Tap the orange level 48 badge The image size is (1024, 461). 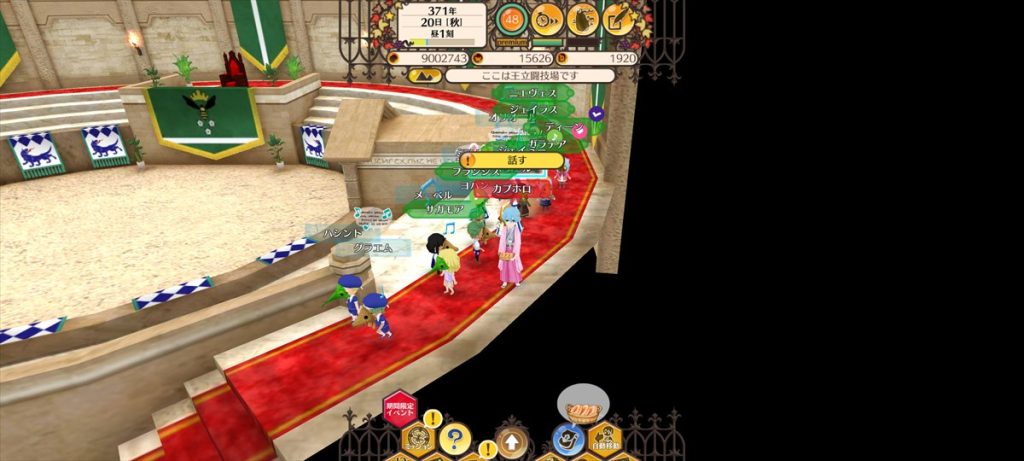click(x=511, y=18)
